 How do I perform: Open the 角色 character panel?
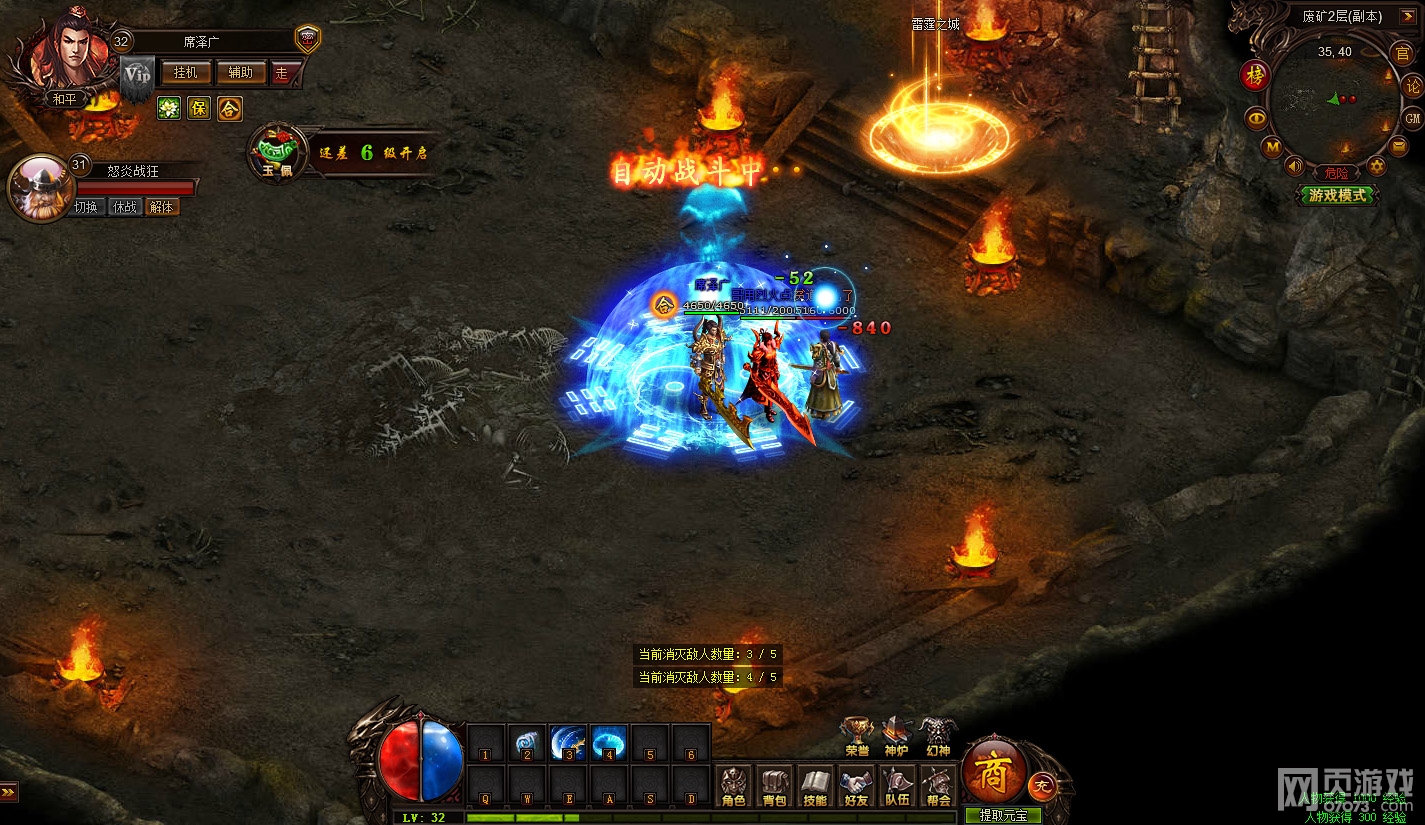(733, 786)
